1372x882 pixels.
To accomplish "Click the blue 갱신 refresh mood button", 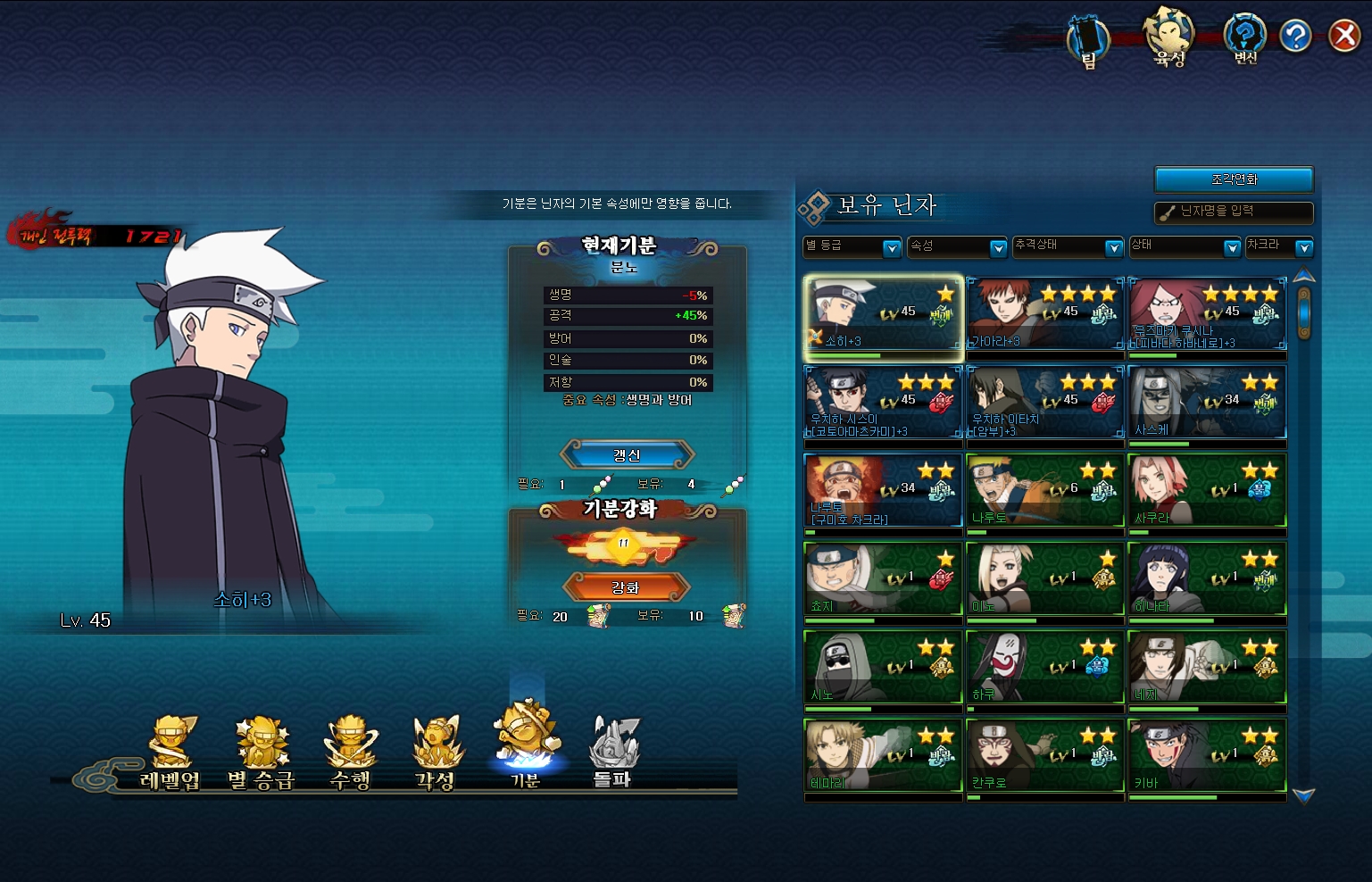I will [627, 455].
